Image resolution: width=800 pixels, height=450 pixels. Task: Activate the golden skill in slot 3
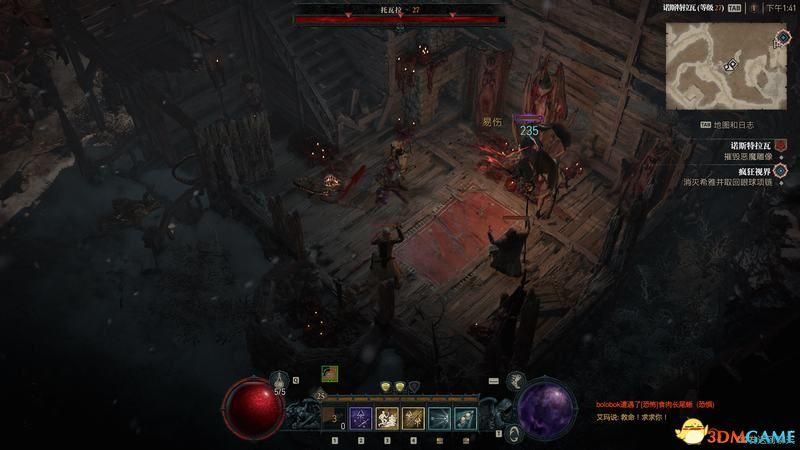point(388,418)
